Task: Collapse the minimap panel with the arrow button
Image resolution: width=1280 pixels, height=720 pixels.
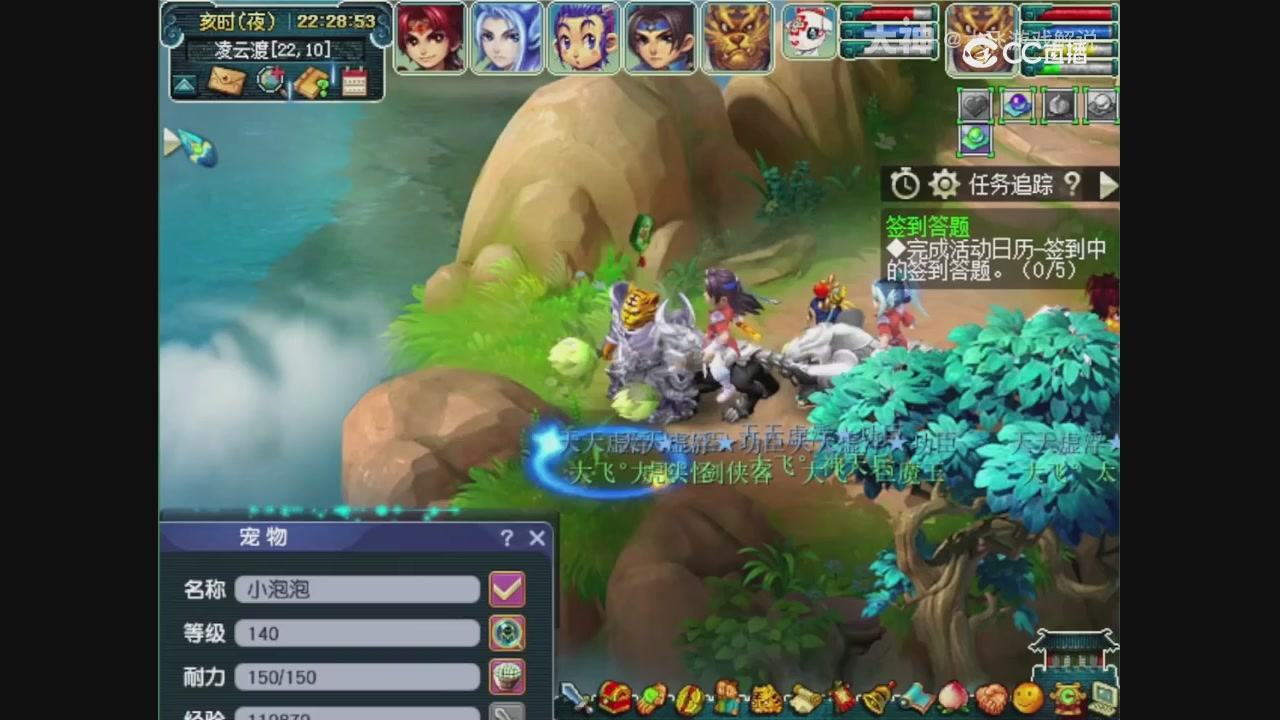Action: pos(185,83)
